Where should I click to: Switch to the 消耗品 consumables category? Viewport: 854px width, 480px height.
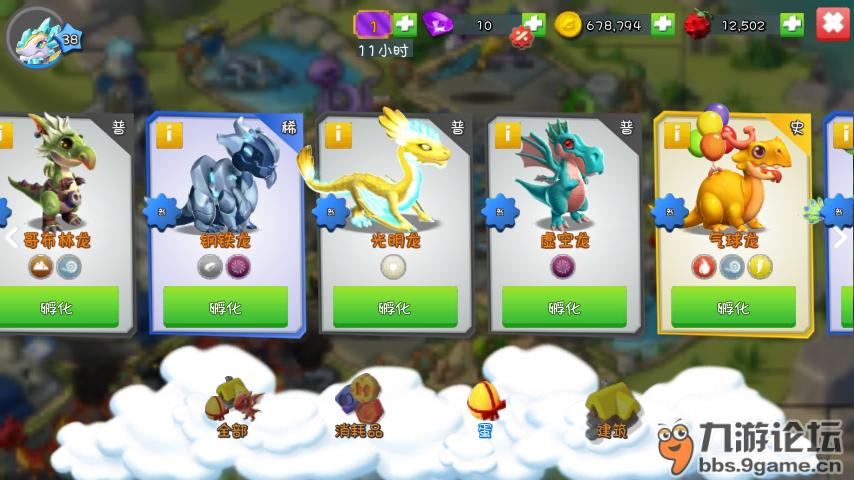point(359,408)
